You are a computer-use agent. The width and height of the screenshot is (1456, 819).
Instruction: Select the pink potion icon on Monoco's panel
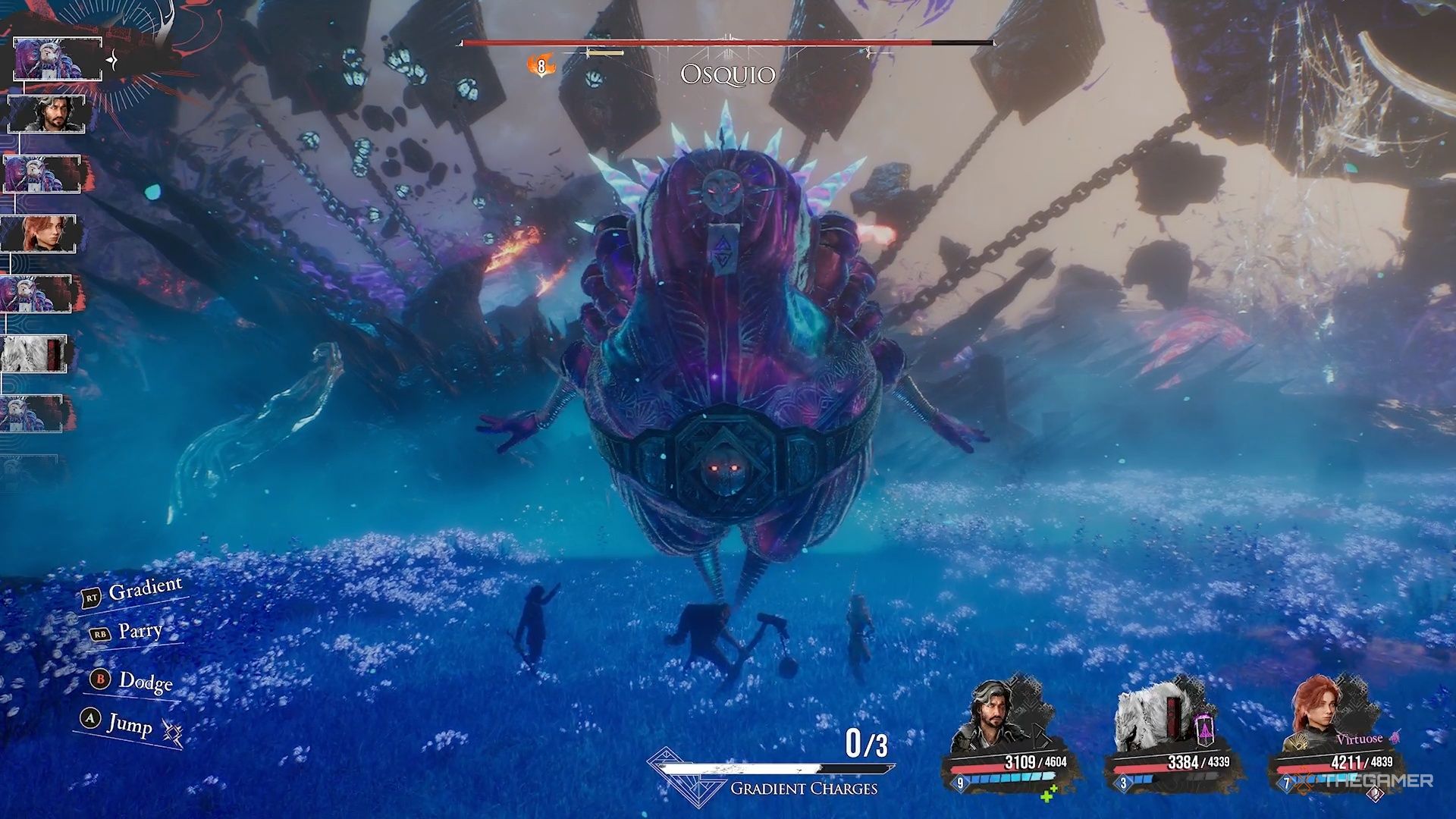[x=1204, y=730]
